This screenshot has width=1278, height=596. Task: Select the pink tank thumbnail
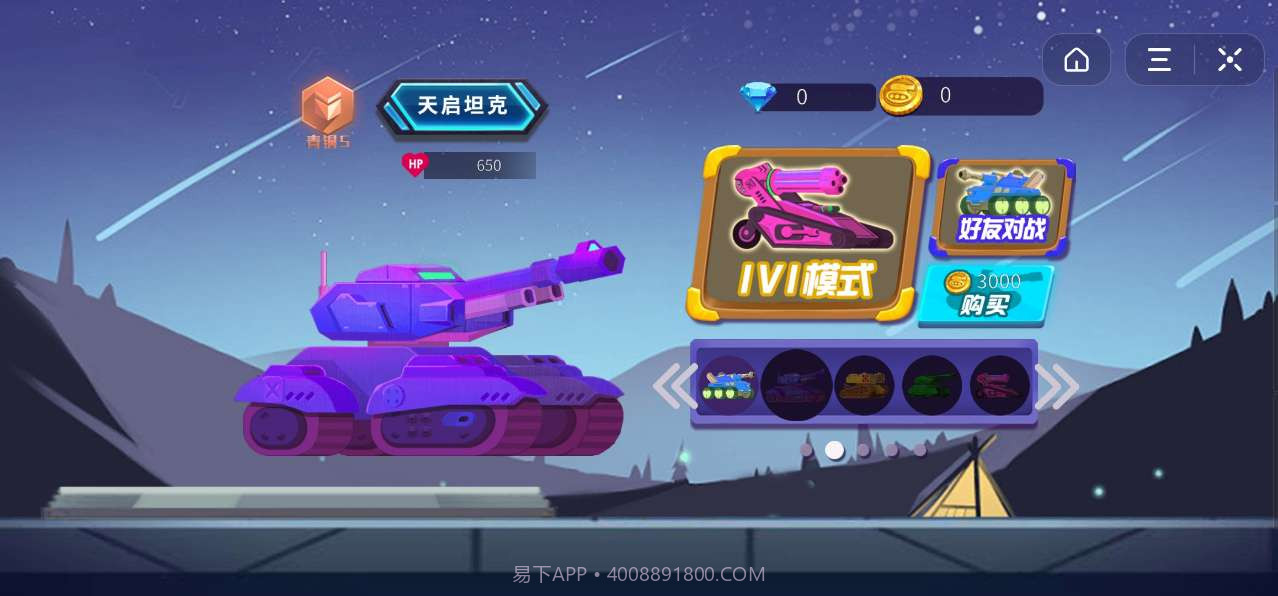pos(1000,385)
